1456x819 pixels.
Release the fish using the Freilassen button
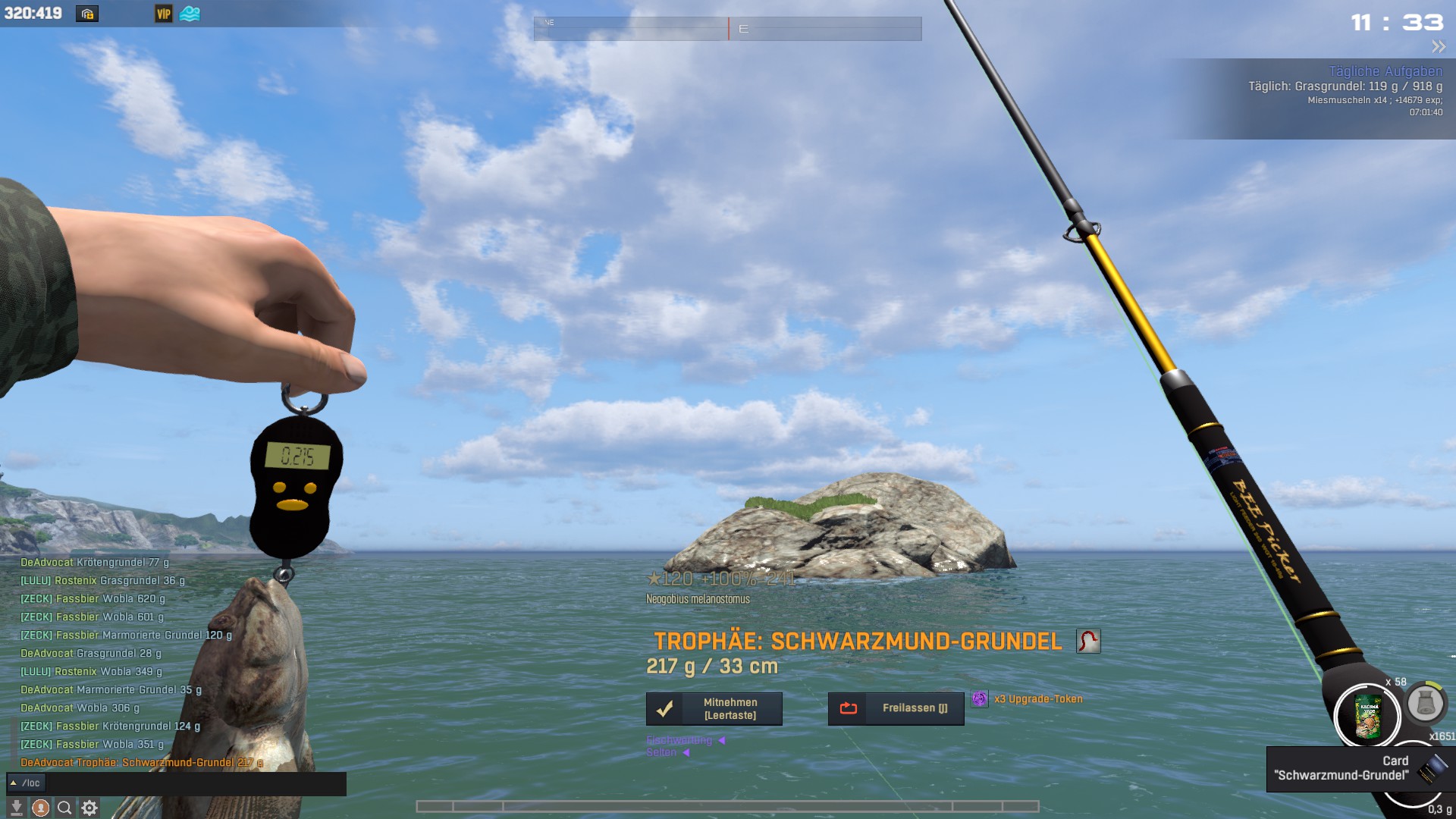click(x=896, y=709)
